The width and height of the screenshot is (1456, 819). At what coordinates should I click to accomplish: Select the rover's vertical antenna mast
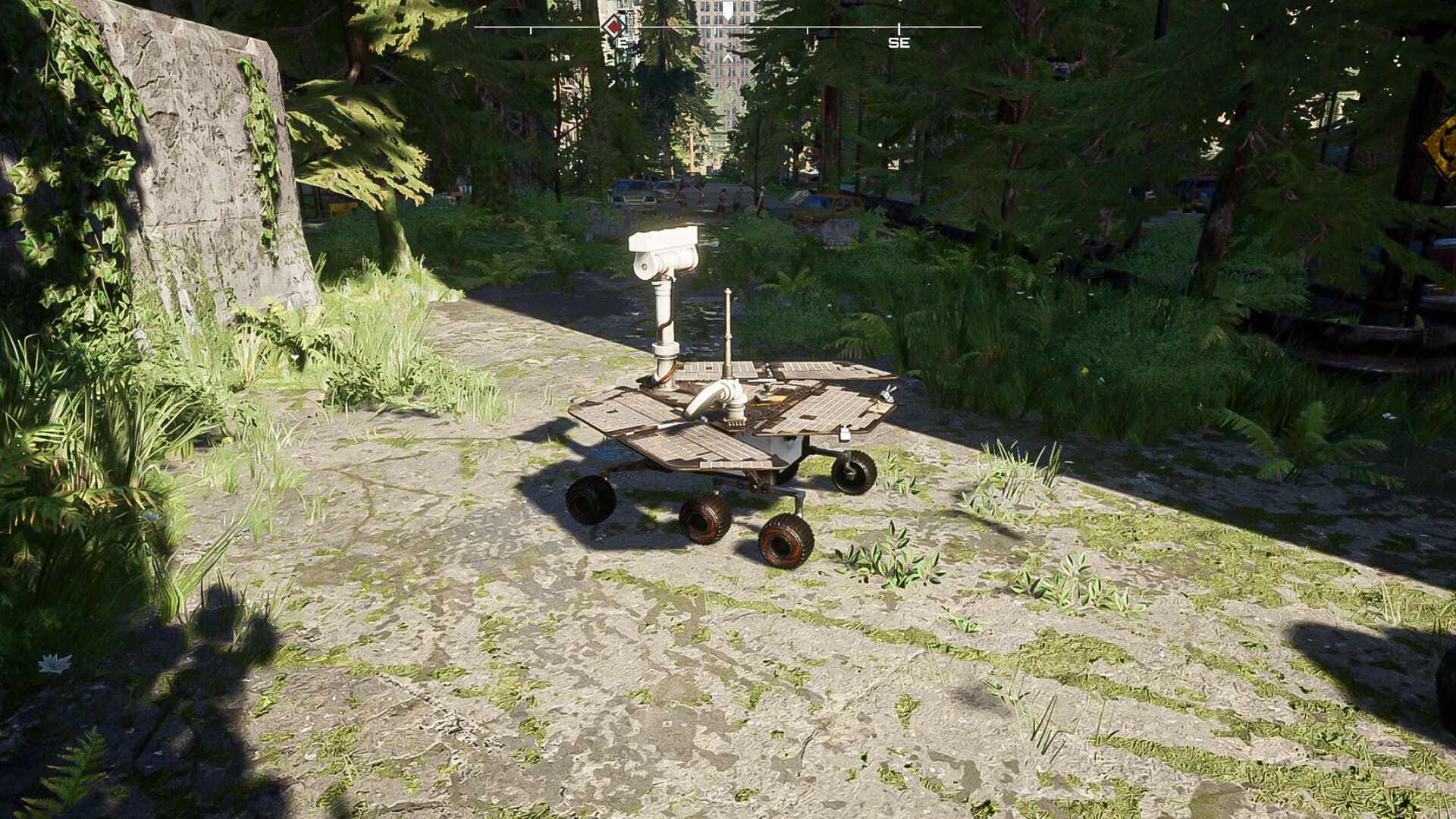pos(728,326)
